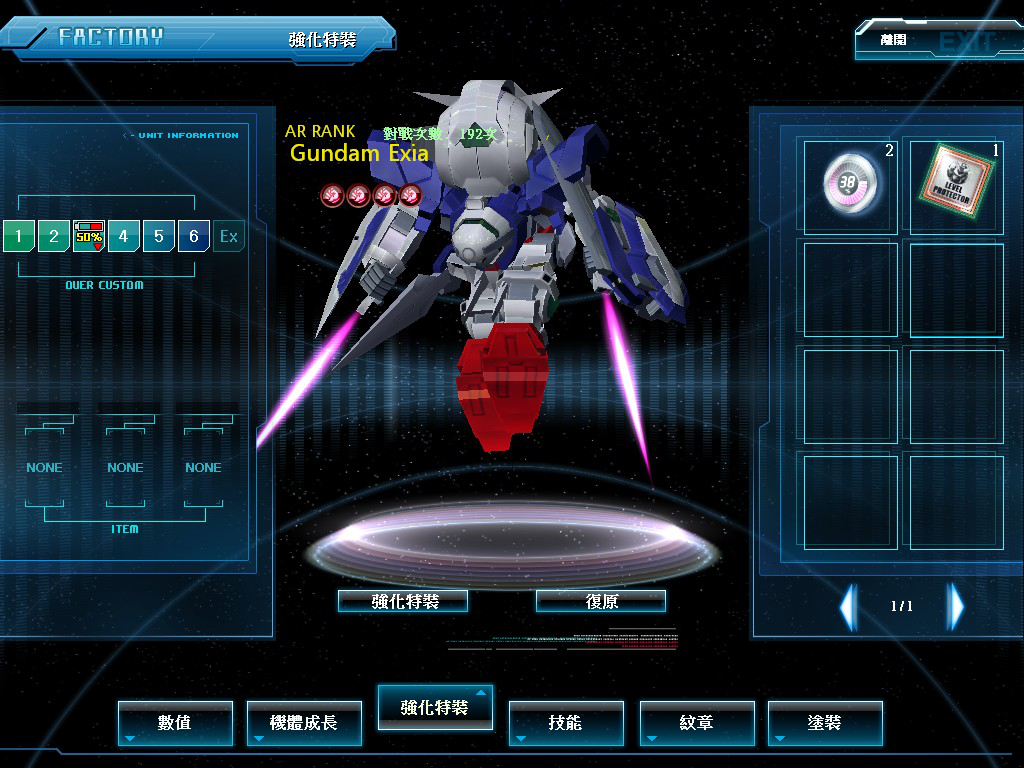Select Over Custom slot 6

click(x=193, y=237)
